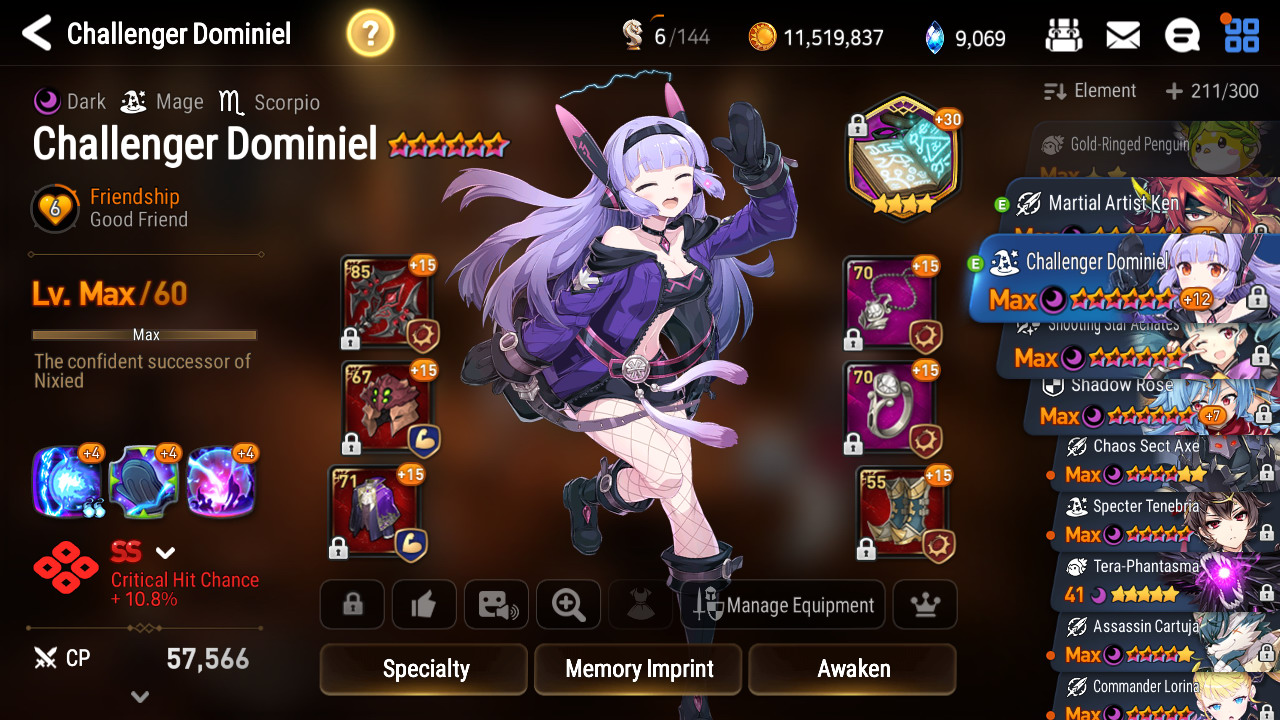1280x720 pixels.
Task: Open the chat bubble icon
Action: coord(1182,37)
